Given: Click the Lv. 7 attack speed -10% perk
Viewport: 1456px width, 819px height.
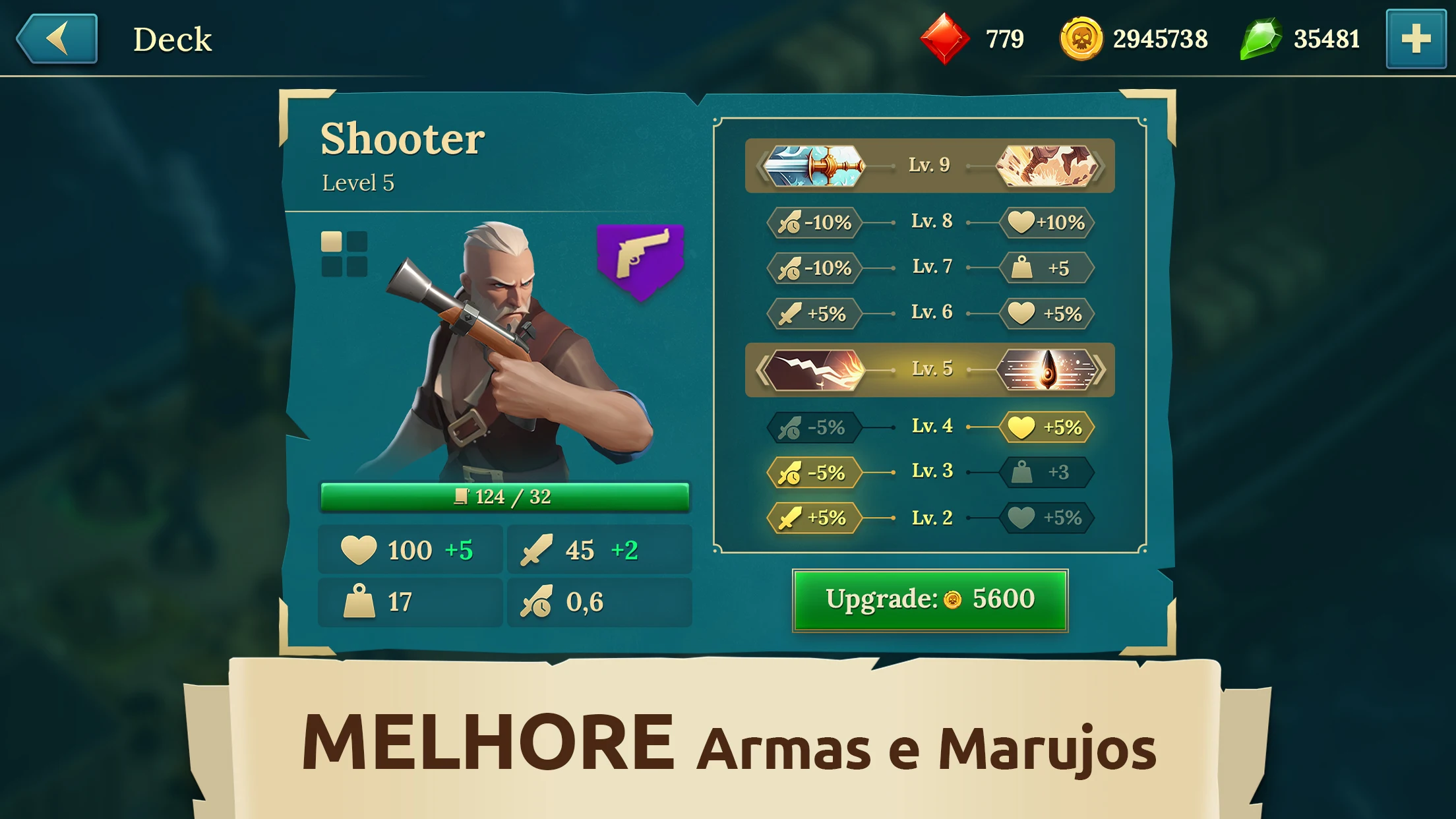Looking at the screenshot, I should click(x=815, y=268).
